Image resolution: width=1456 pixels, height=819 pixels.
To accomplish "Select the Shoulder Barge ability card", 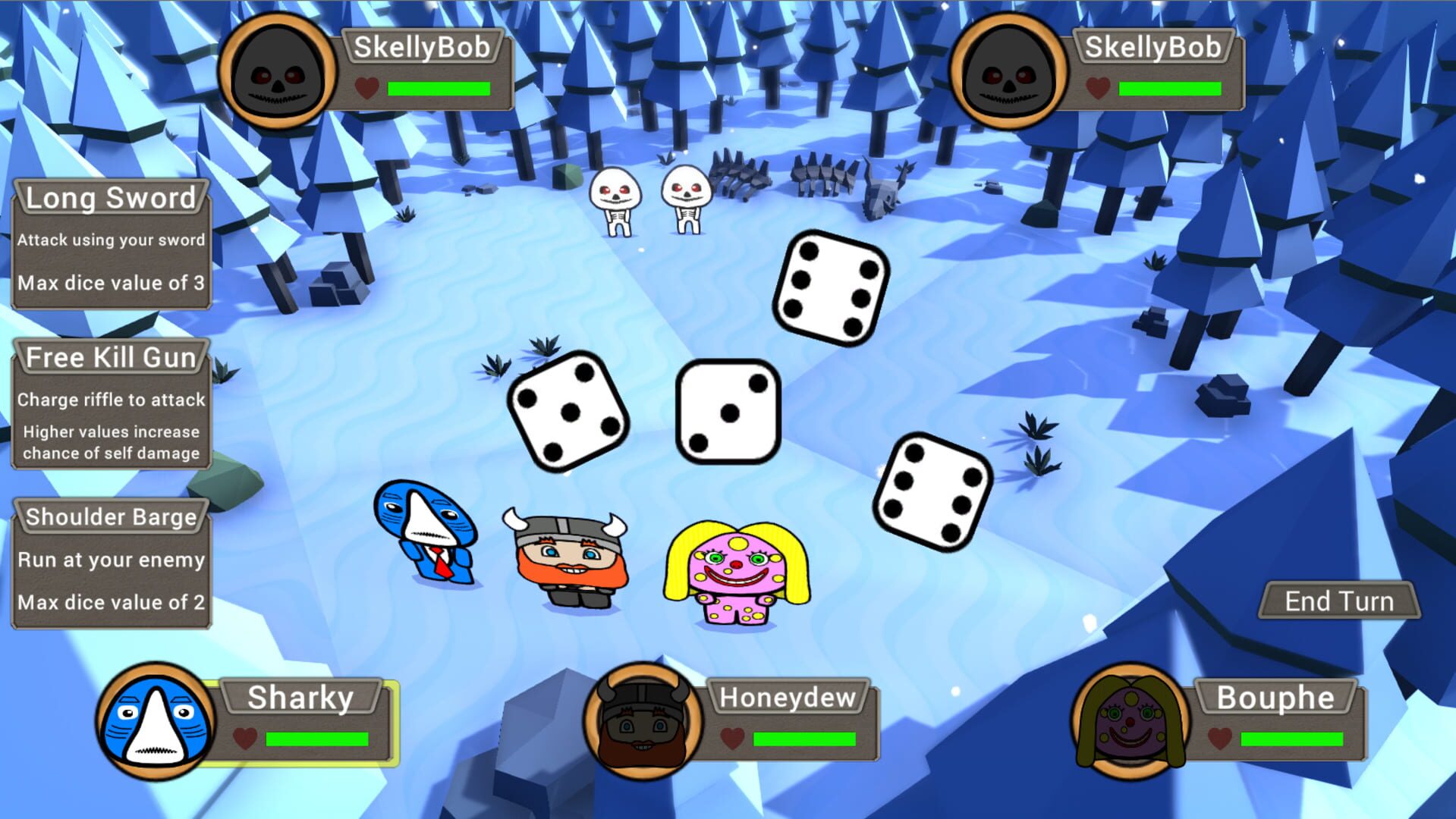I will [111, 561].
